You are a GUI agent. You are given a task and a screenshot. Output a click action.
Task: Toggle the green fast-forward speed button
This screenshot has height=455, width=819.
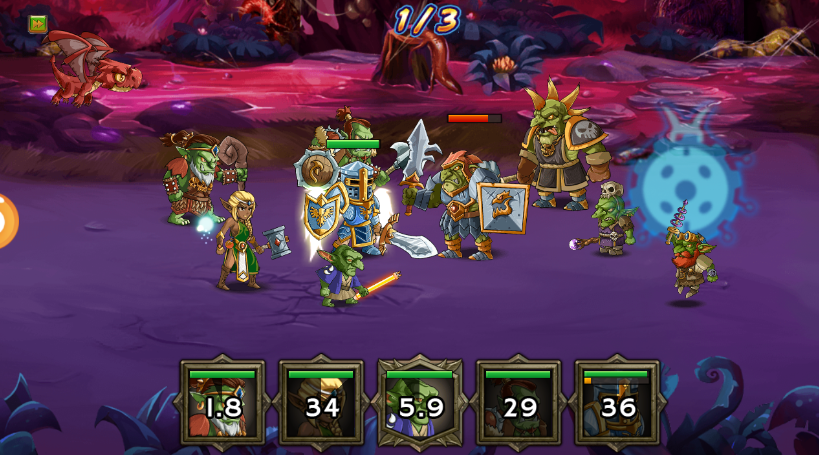(x=38, y=23)
